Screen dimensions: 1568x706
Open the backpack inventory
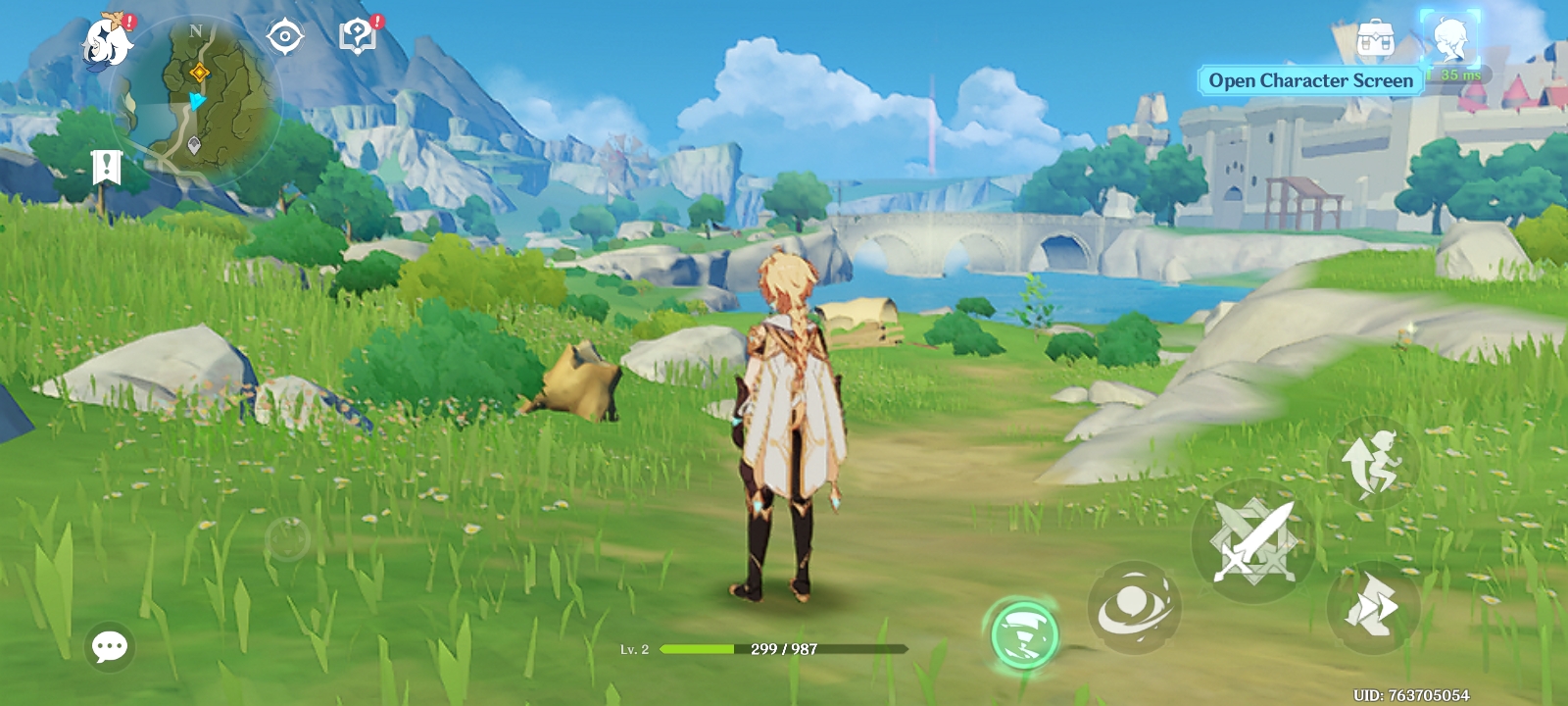[1375, 40]
